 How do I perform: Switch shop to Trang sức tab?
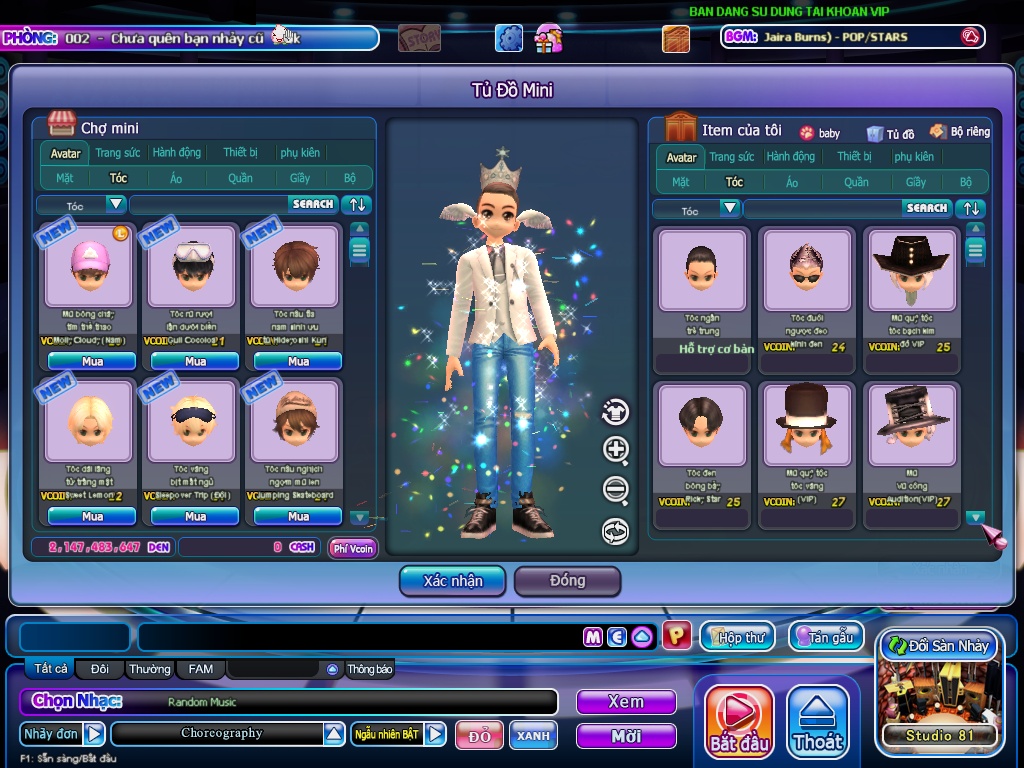118,153
